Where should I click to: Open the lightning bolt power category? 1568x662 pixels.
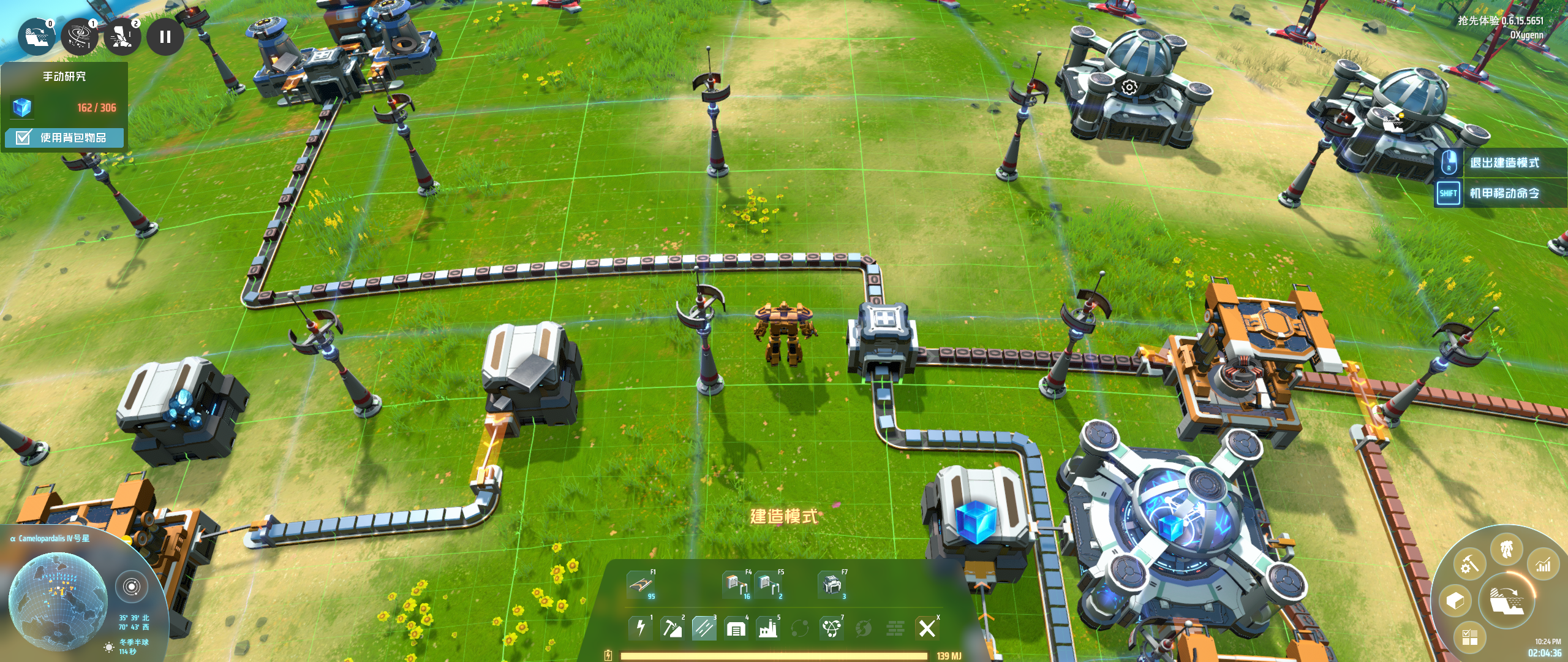pyautogui.click(x=641, y=628)
